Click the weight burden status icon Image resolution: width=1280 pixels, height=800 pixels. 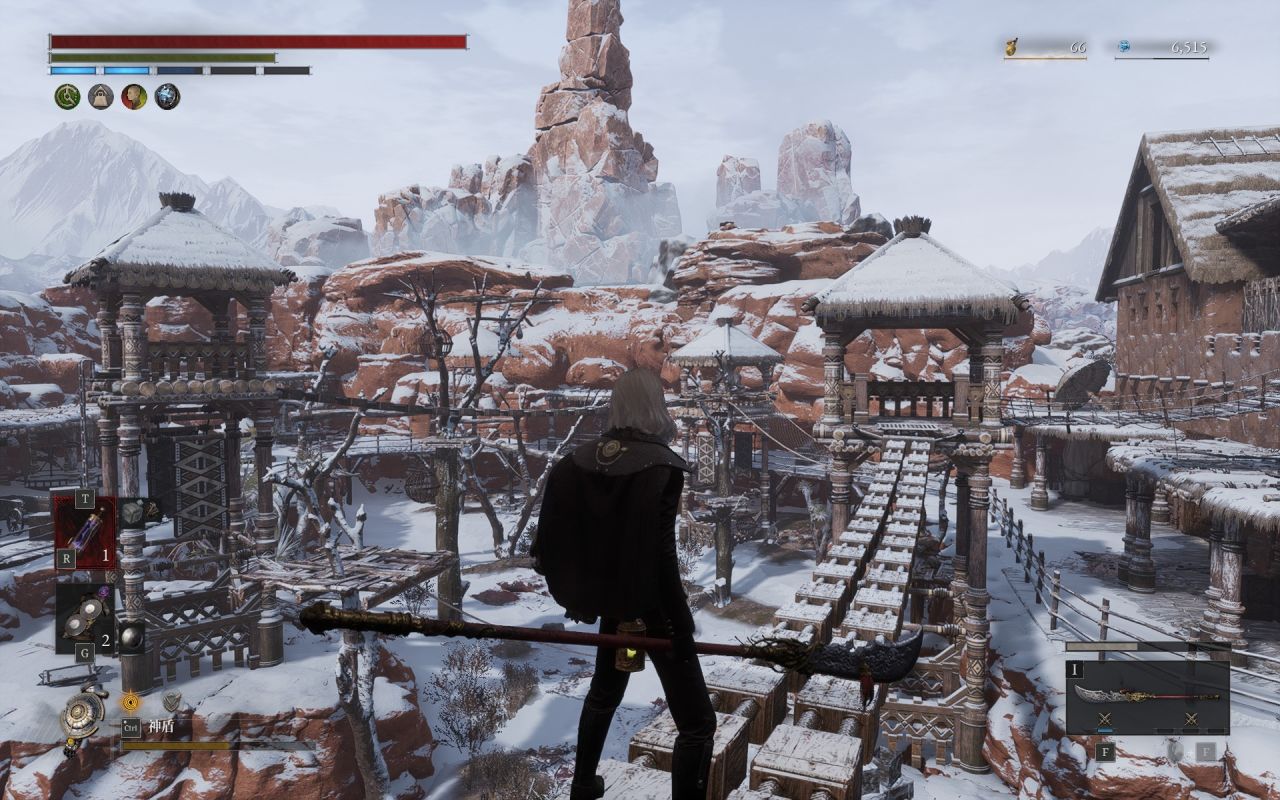tap(101, 96)
